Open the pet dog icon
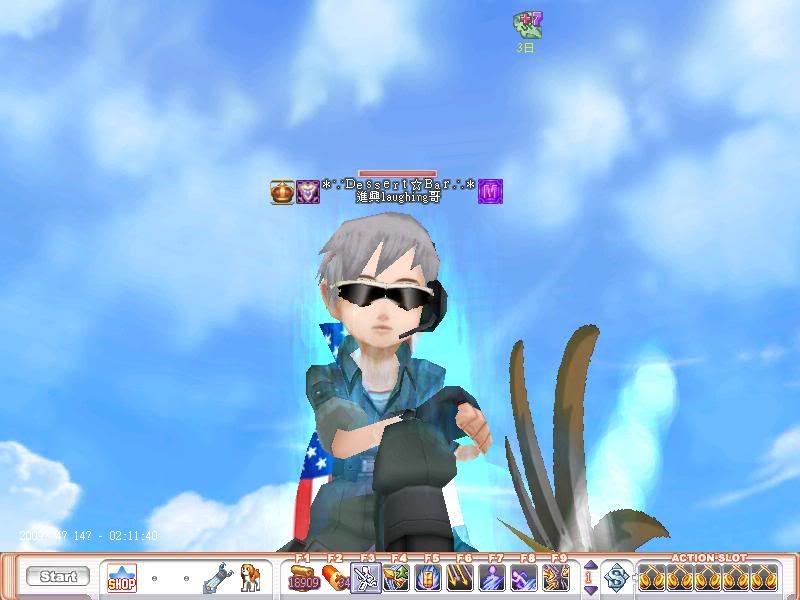This screenshot has width=800, height=600. [x=250, y=577]
